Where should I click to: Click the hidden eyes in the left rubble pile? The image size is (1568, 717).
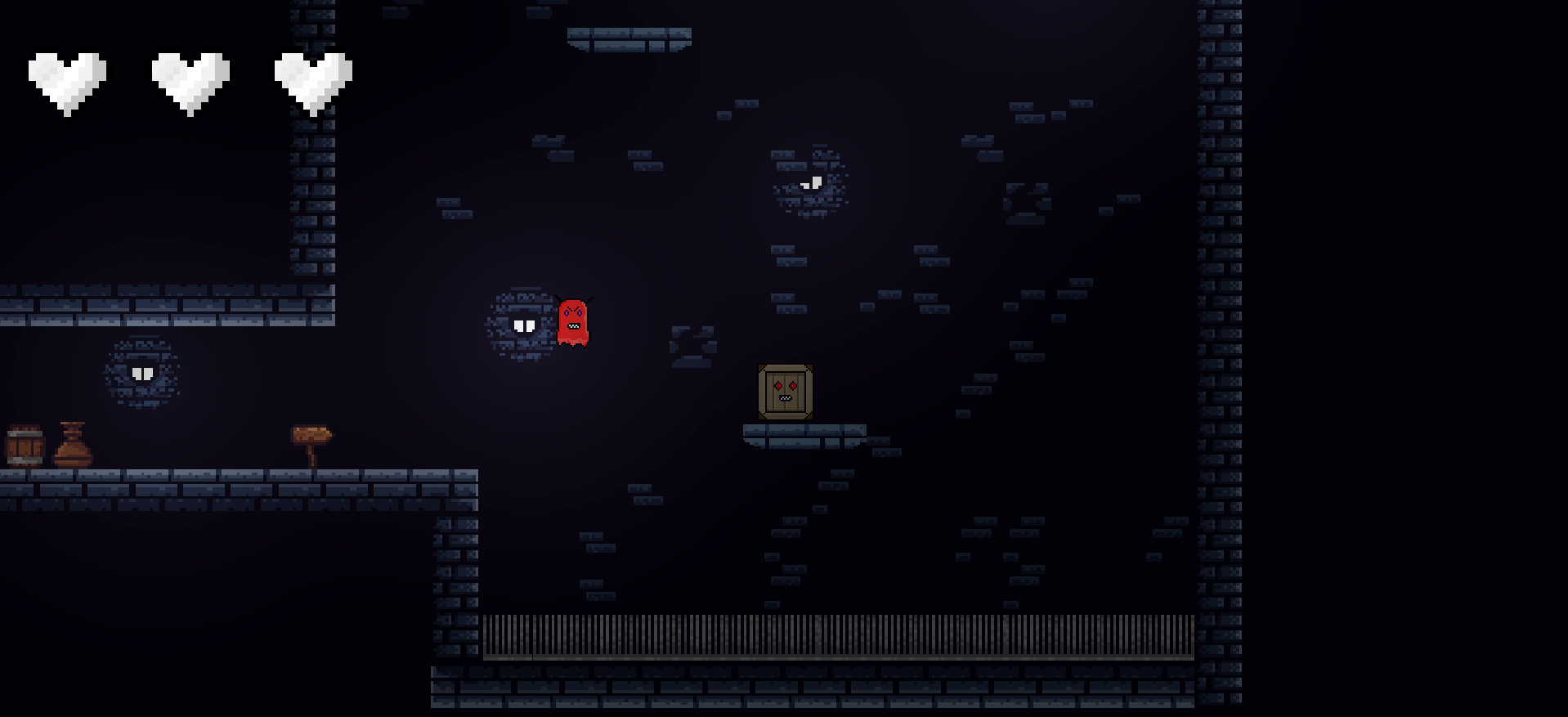coord(144,373)
